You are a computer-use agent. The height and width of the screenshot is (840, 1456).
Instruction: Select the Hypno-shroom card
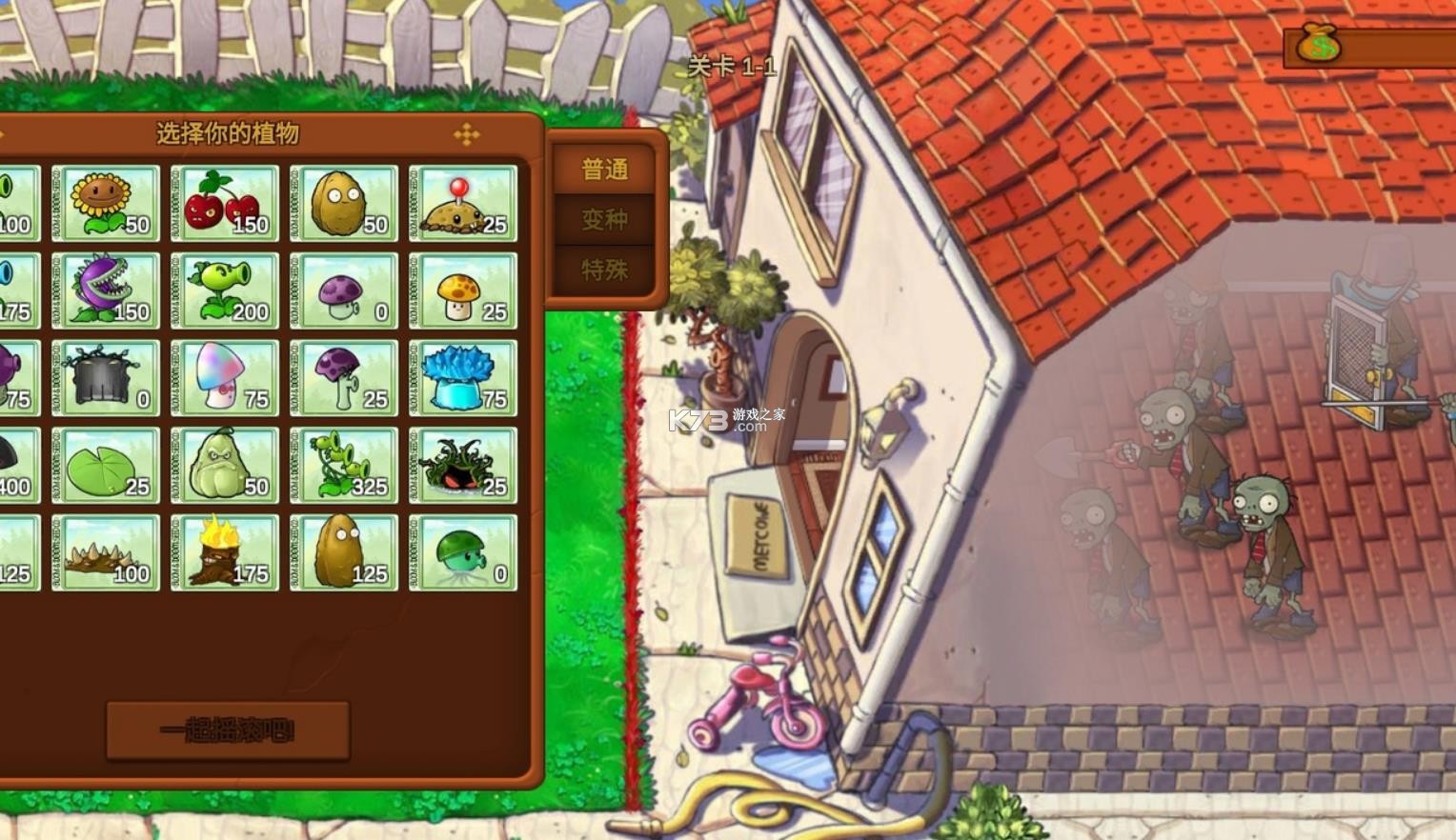pyautogui.click(x=225, y=377)
